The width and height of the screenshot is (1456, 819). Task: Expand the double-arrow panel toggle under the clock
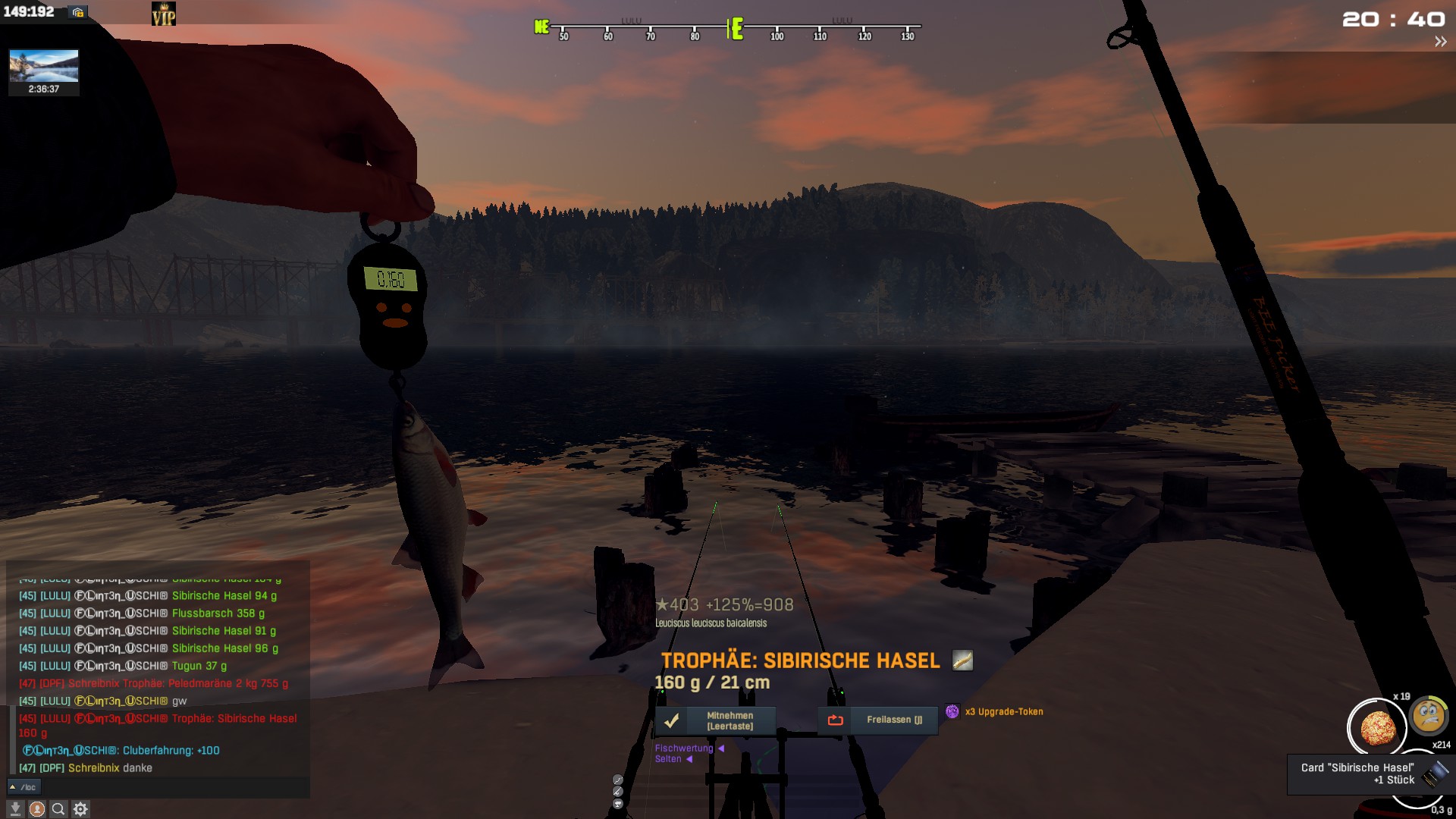tap(1440, 42)
